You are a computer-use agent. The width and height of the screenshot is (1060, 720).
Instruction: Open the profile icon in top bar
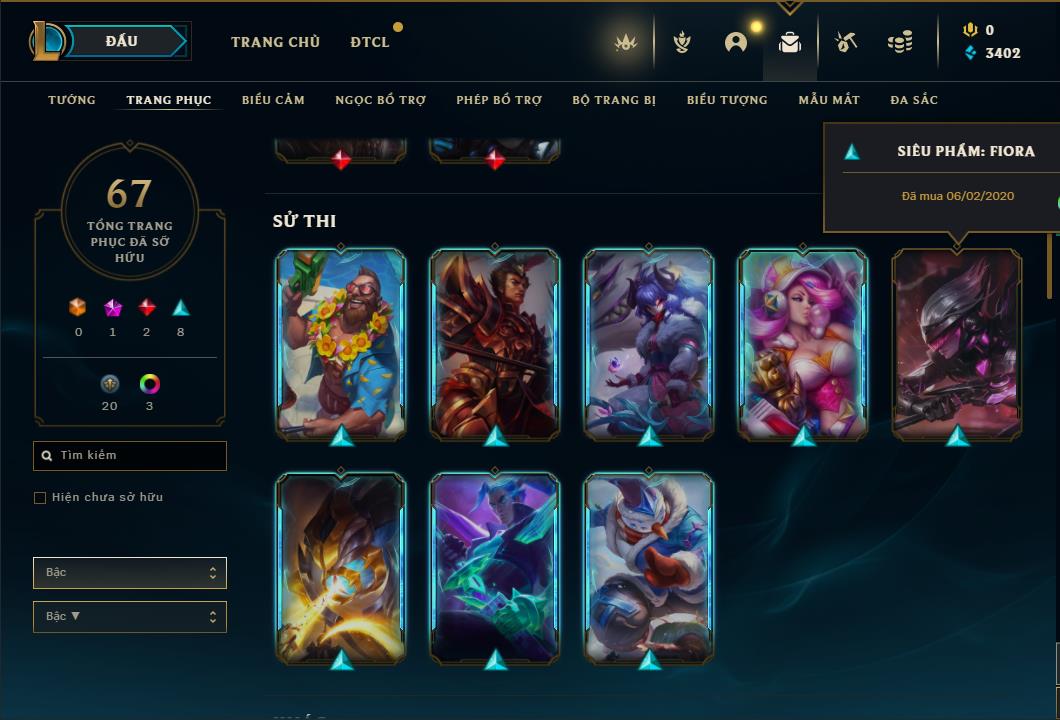click(736, 42)
